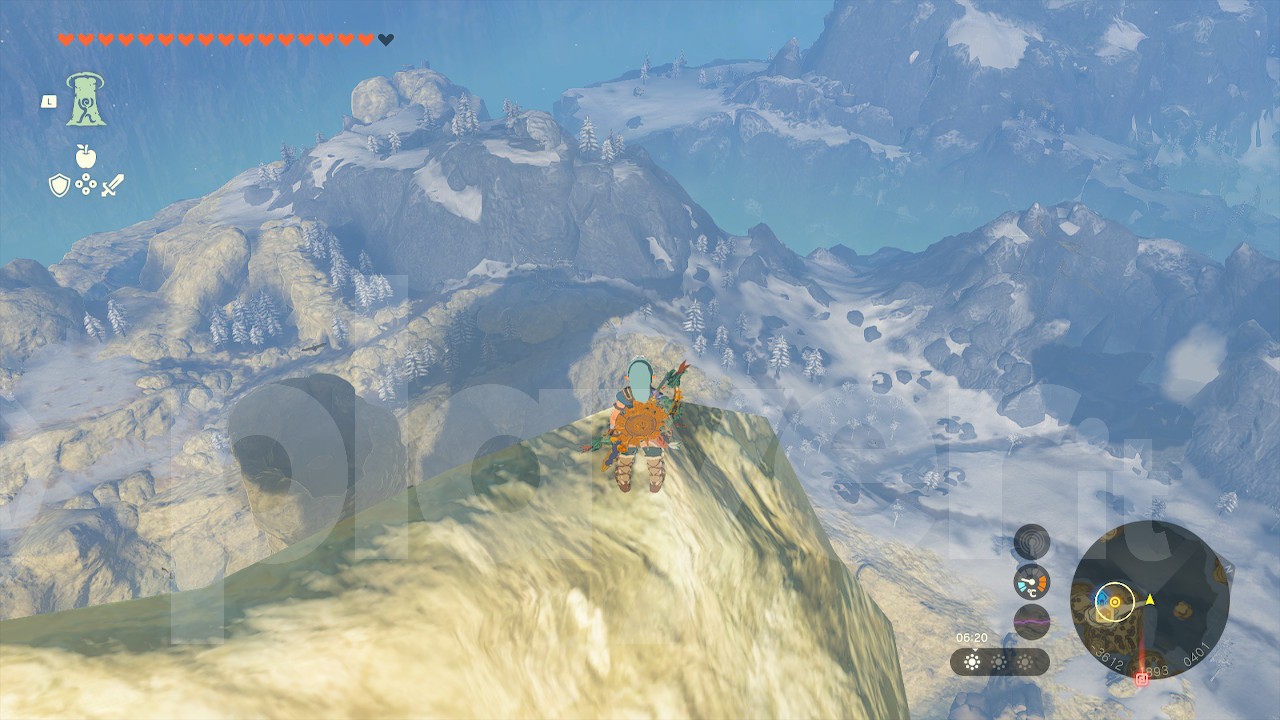The width and height of the screenshot is (1280, 720).
Task: Check the temperature gauge dial
Action: point(1032,582)
